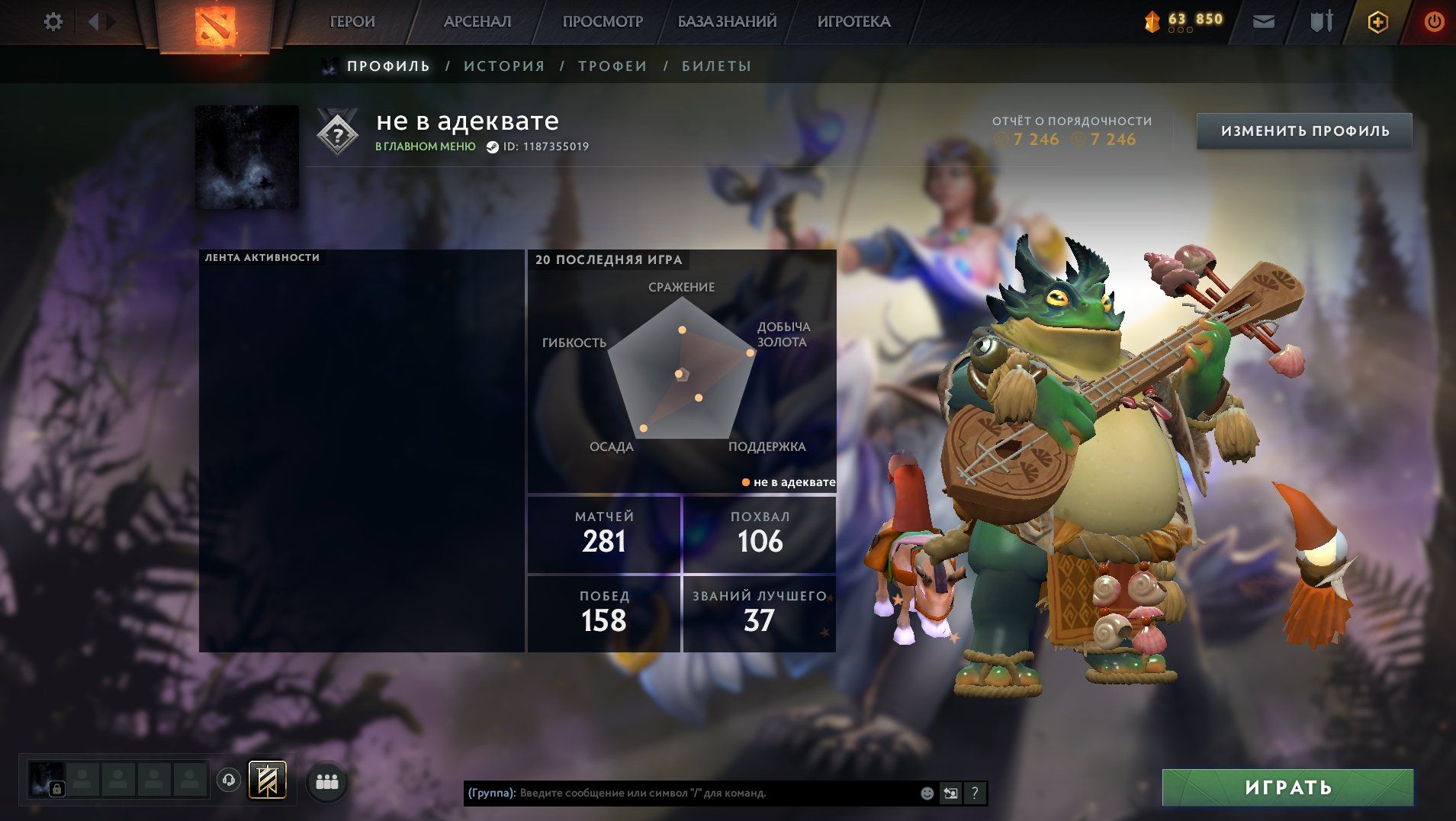1456x821 pixels.
Task: Click the Dota Plus gold badge icon
Action: pyautogui.click(x=1377, y=22)
